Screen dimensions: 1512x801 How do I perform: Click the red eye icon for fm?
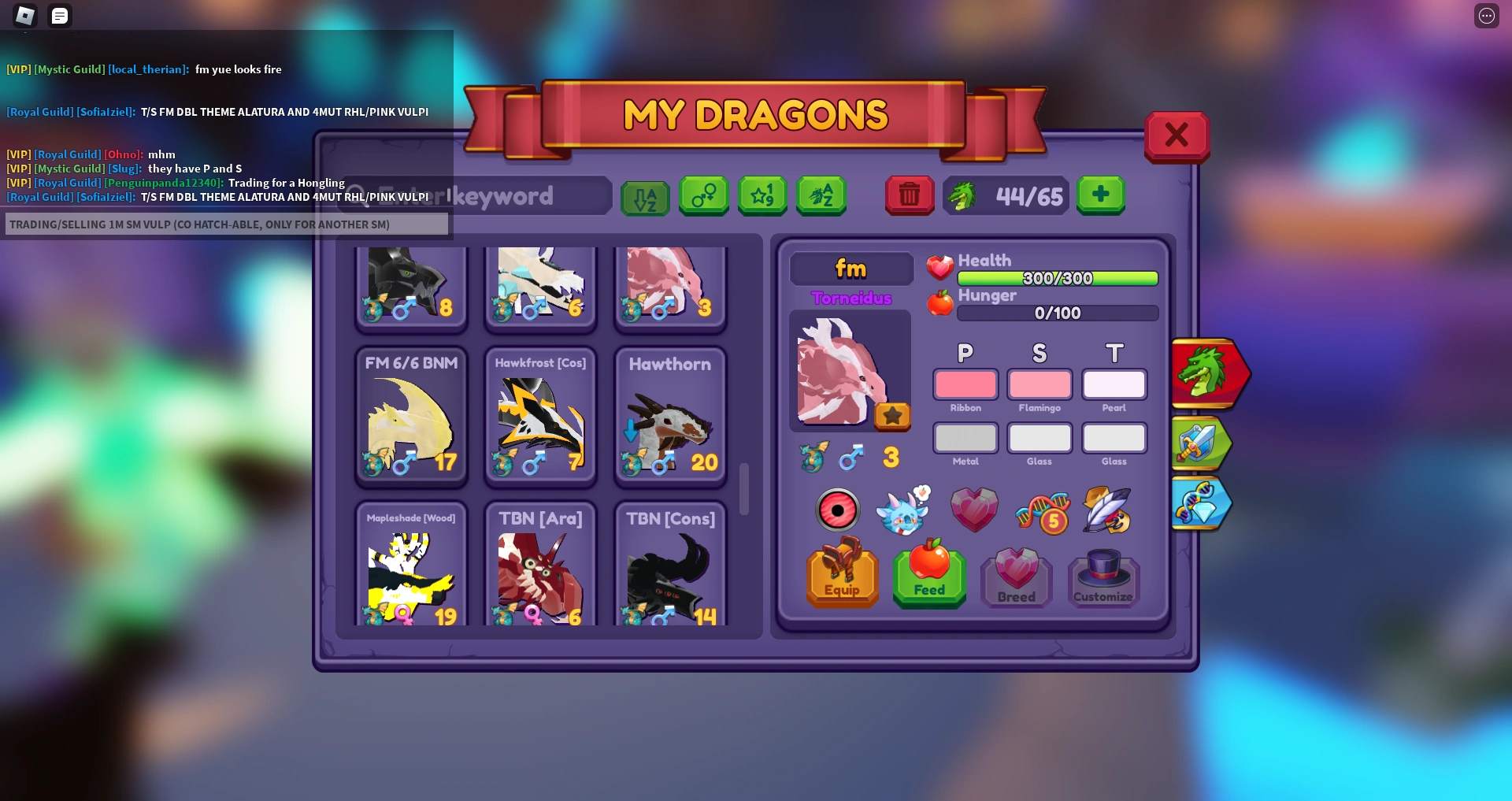tap(838, 510)
